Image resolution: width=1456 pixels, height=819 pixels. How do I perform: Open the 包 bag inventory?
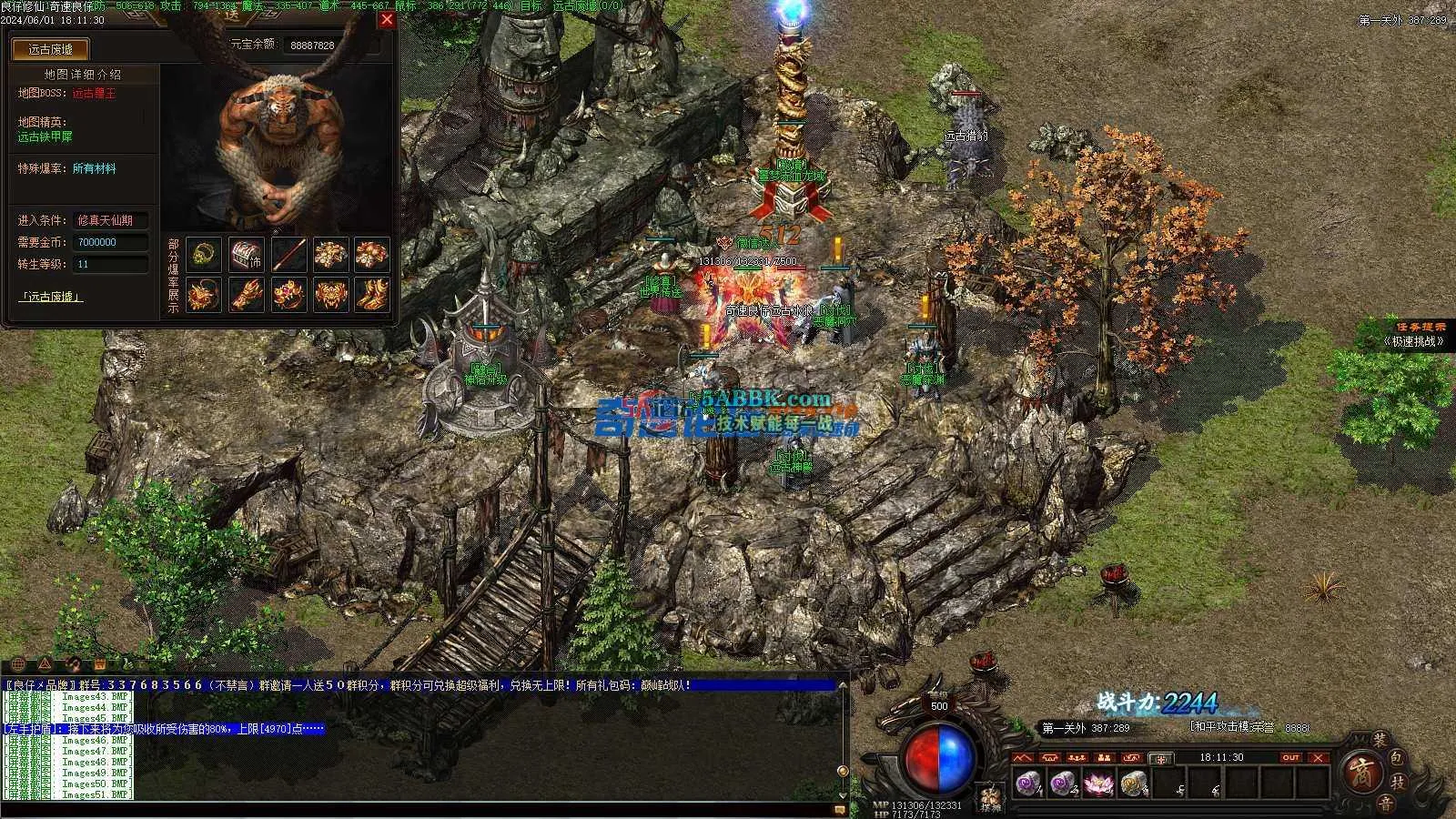pyautogui.click(x=1399, y=758)
